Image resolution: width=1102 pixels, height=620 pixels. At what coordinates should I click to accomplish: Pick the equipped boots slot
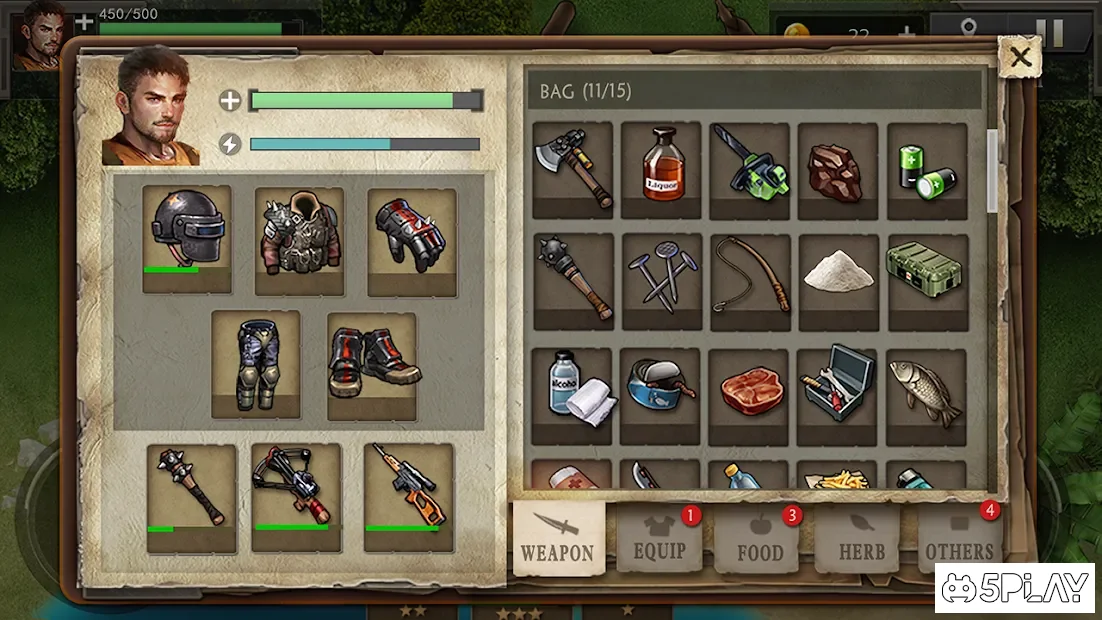click(x=372, y=366)
